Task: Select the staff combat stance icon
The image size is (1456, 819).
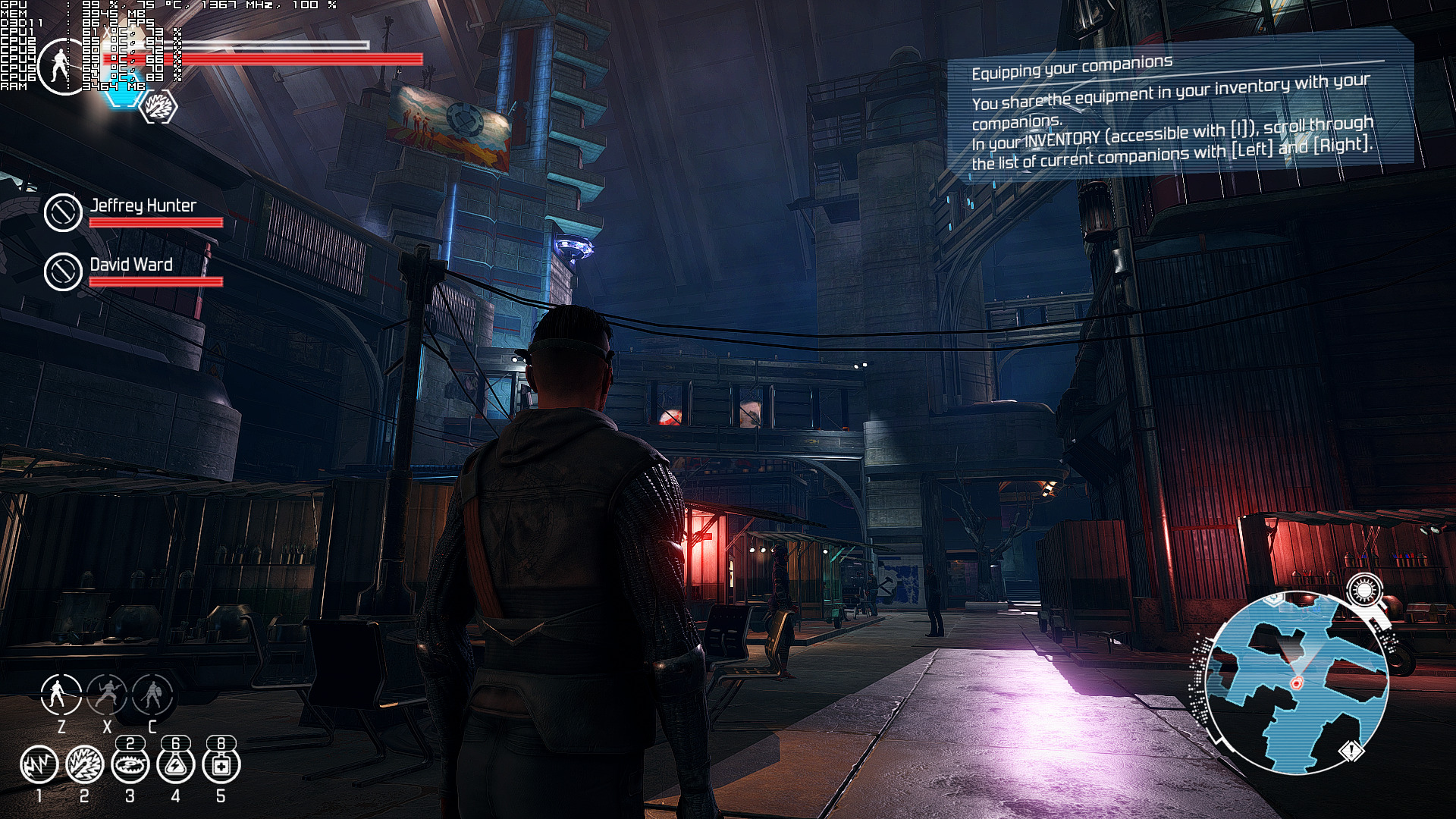Action: (61, 694)
